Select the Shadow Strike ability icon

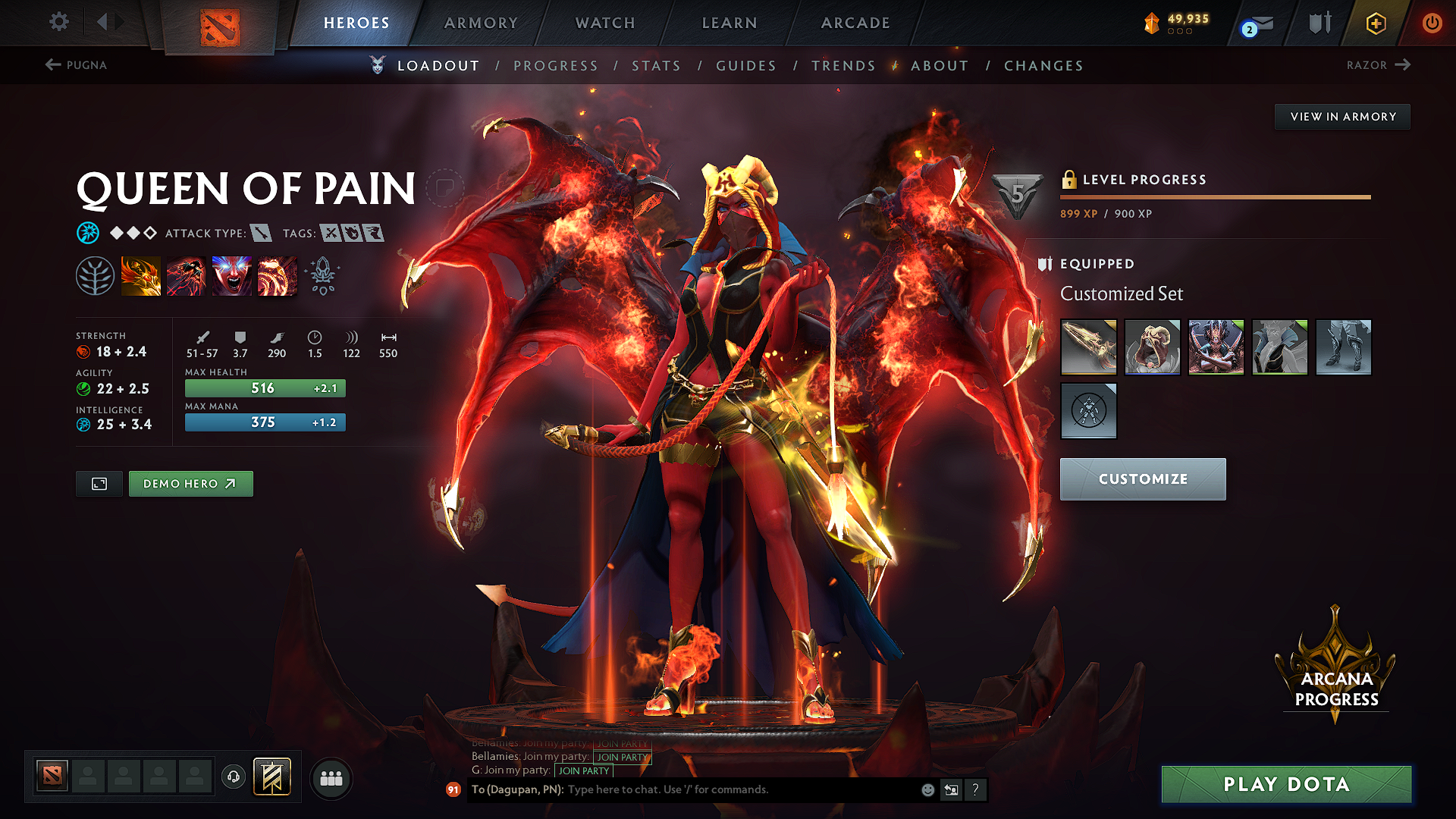point(141,275)
